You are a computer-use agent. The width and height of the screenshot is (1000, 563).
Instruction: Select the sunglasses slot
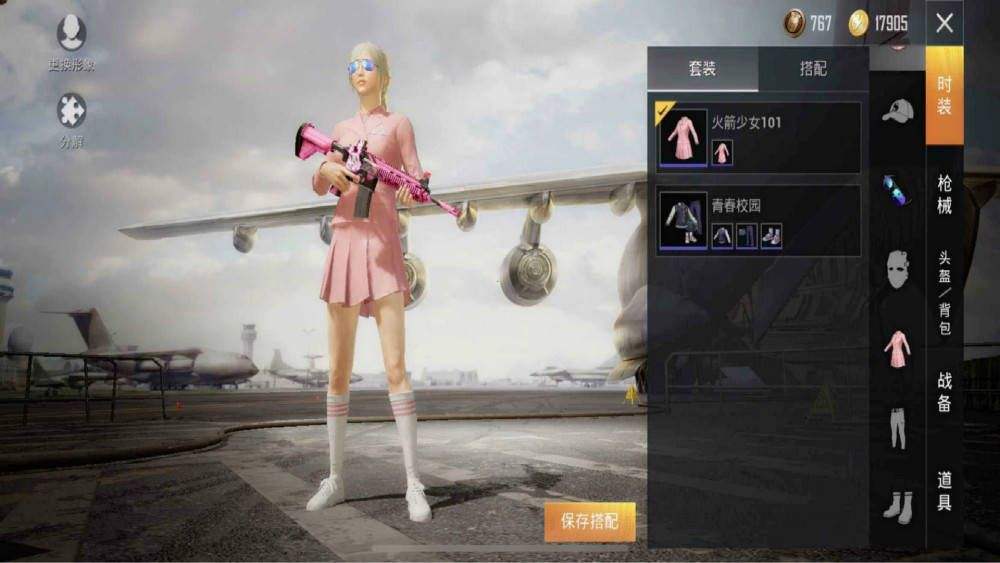[897, 189]
